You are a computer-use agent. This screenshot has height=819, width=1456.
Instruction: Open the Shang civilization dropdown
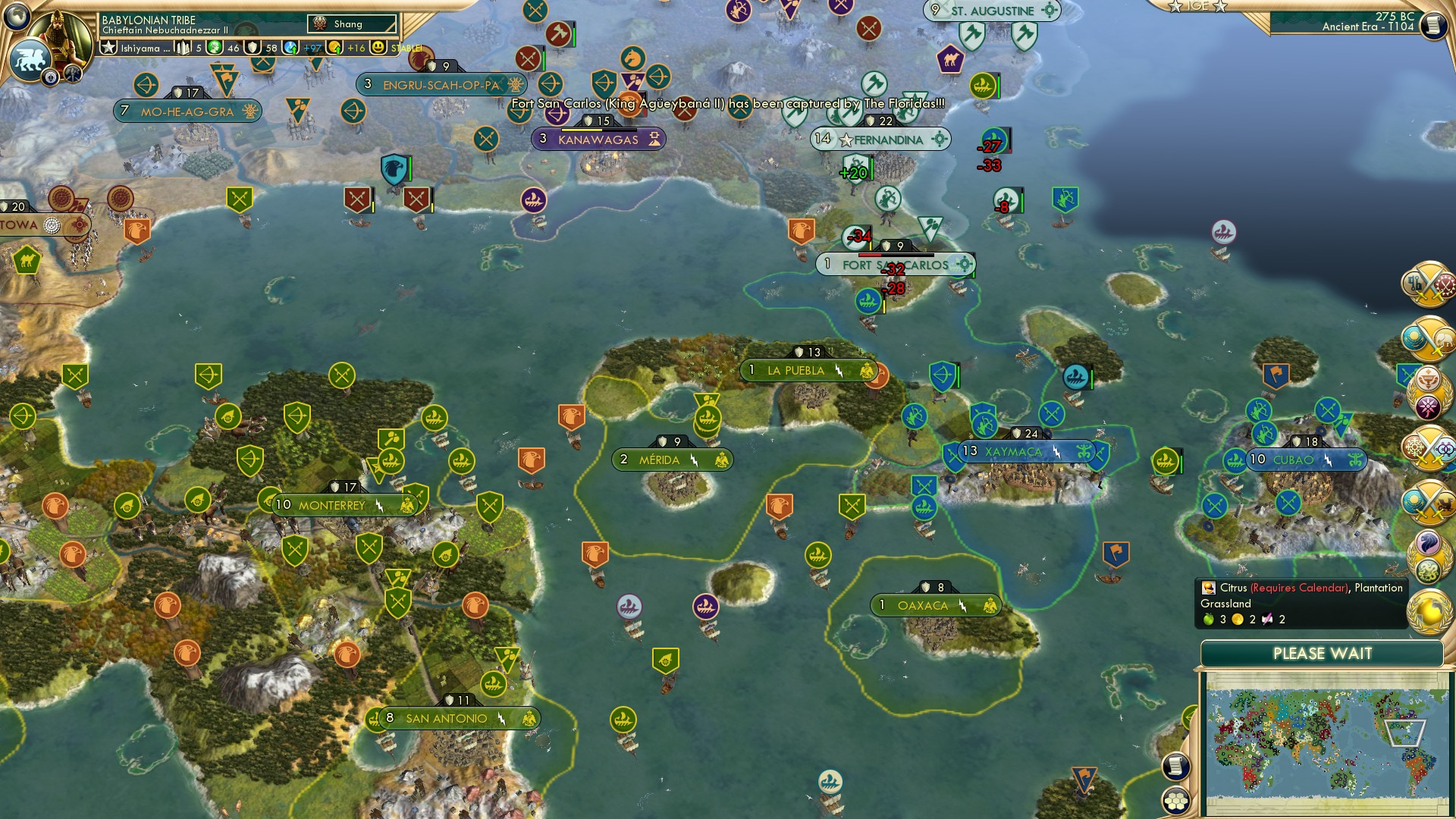[353, 24]
